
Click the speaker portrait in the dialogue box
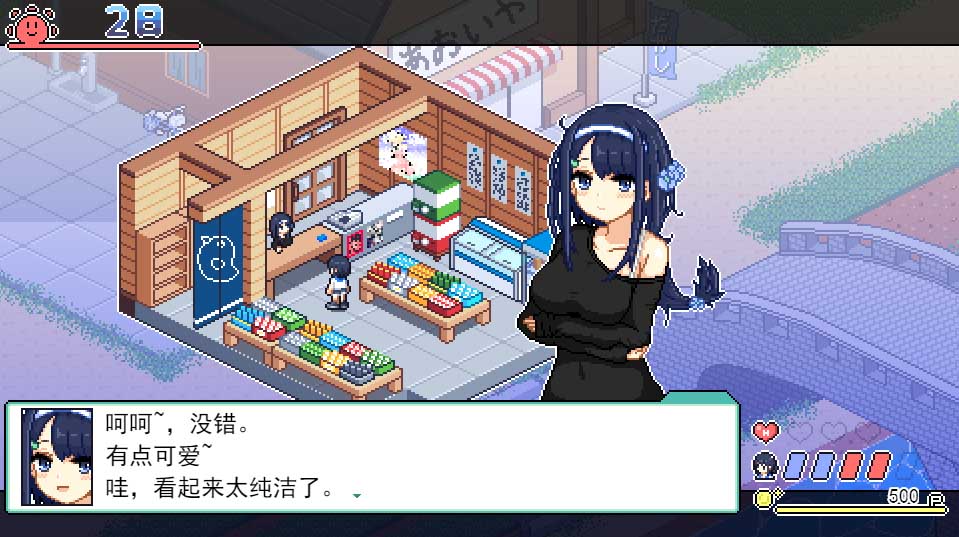click(57, 457)
